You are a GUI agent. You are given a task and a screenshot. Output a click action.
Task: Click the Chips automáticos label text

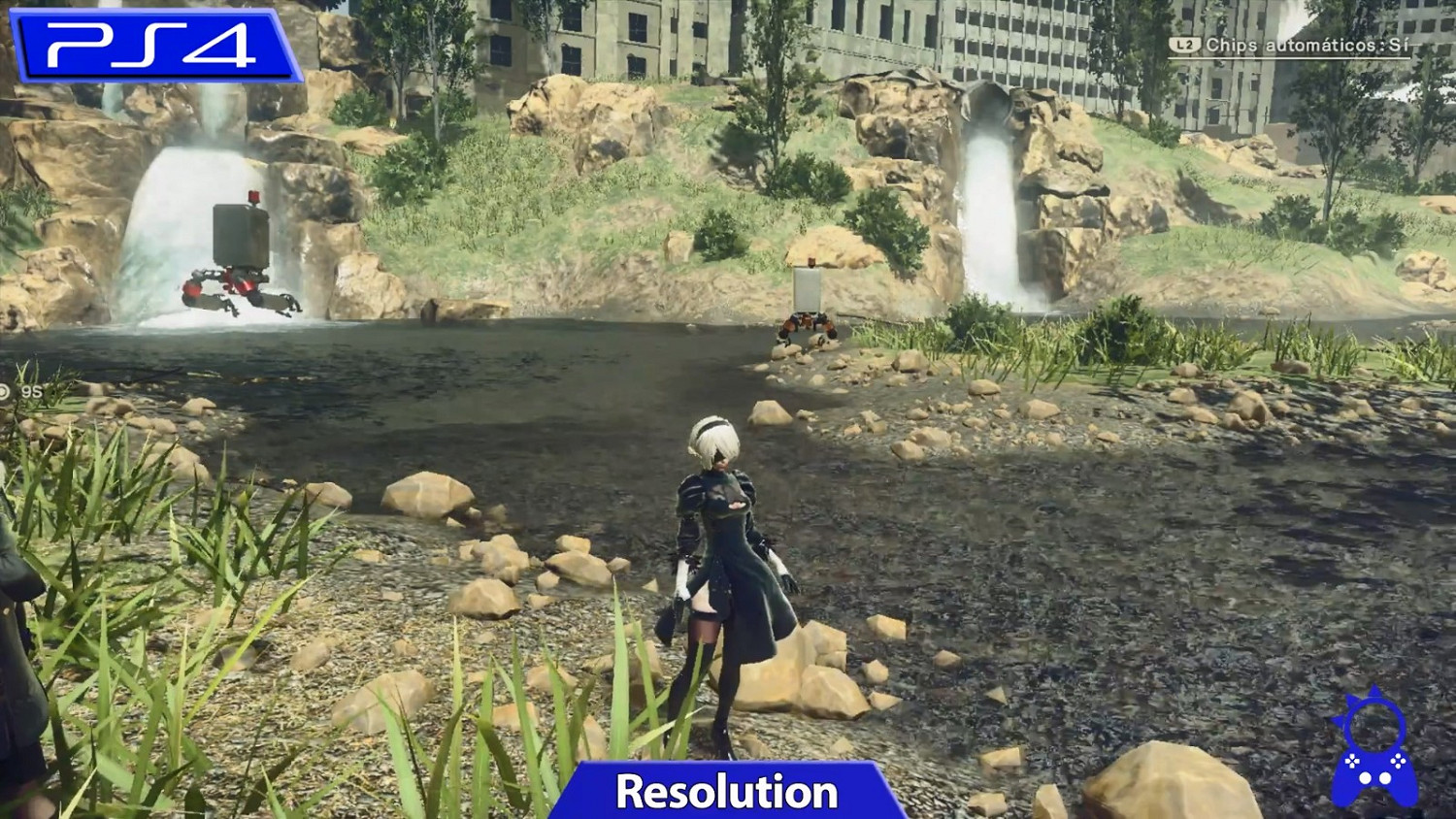click(x=1291, y=43)
